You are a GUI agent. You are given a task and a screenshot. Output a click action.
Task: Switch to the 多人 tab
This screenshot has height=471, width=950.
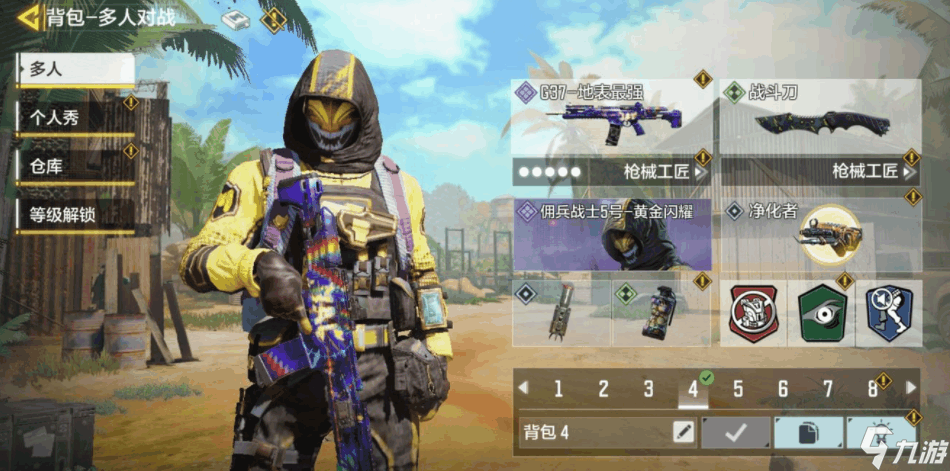point(75,70)
